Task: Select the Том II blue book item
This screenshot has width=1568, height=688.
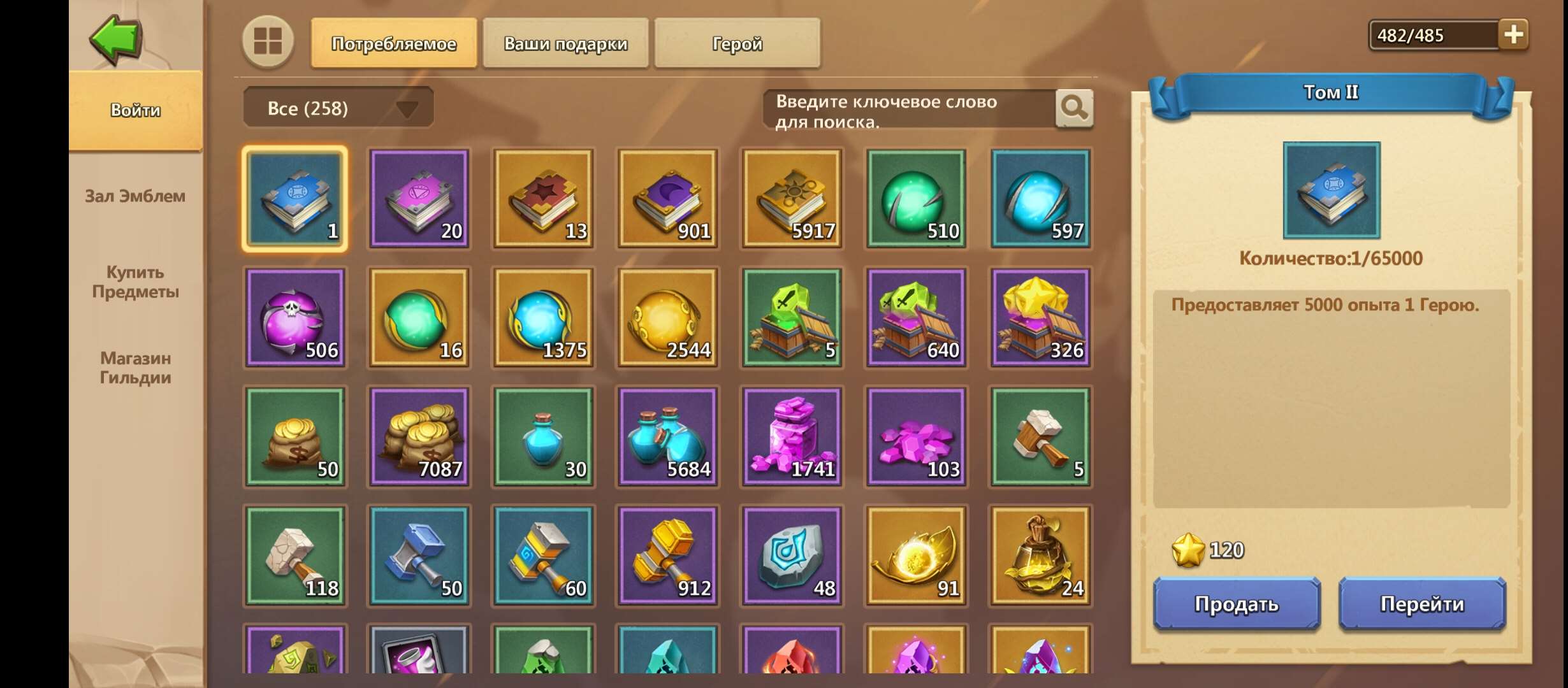Action: (295, 199)
